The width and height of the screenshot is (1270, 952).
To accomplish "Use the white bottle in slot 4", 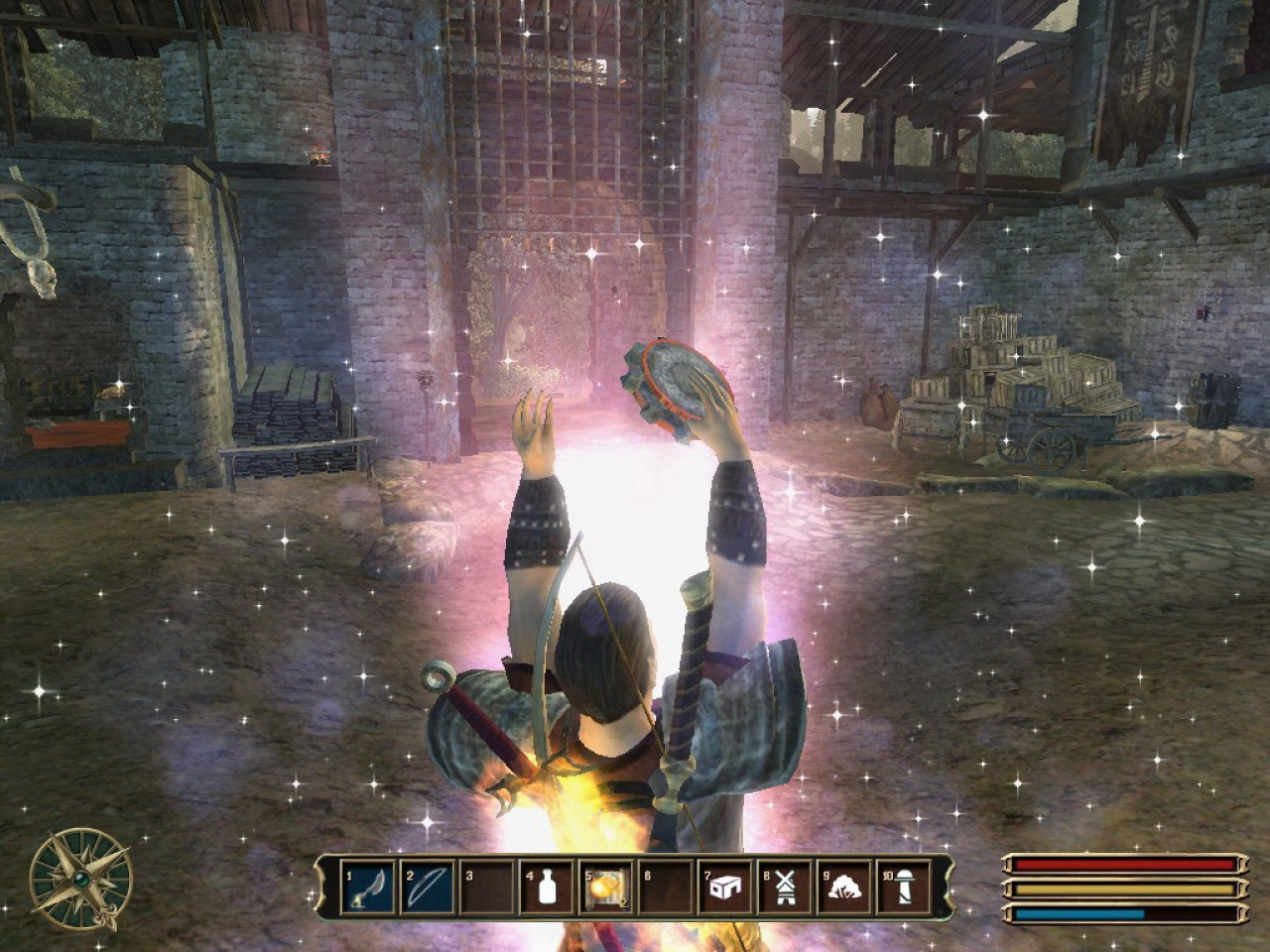I will pyautogui.click(x=546, y=887).
